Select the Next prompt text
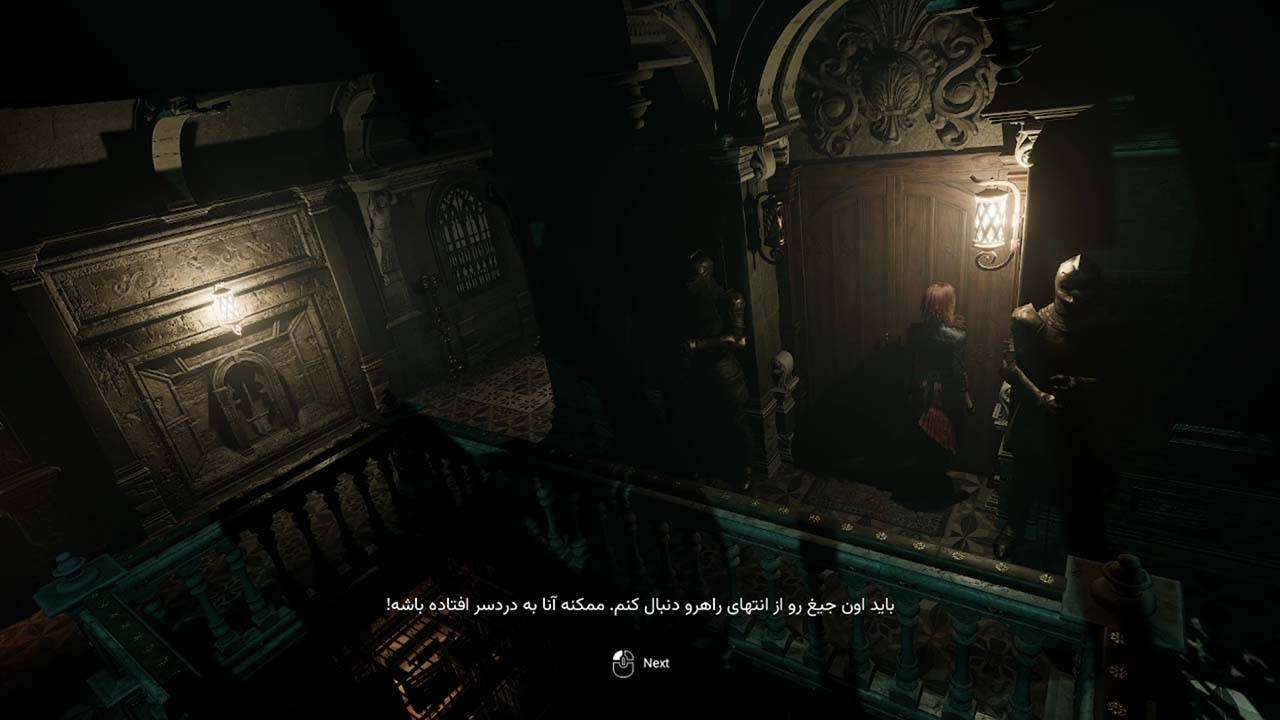 click(x=657, y=663)
